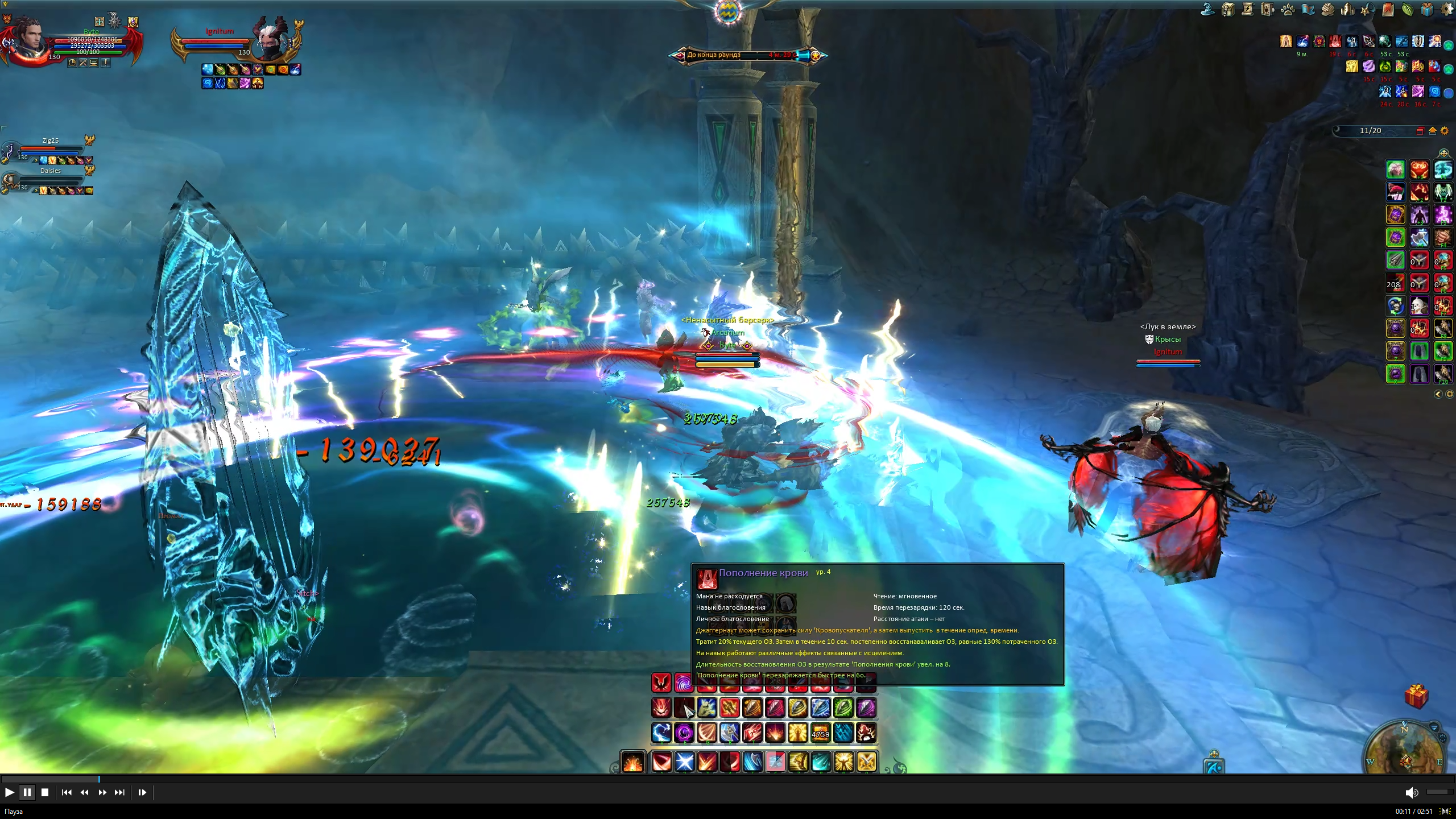Viewport: 1456px width, 819px height.
Task: Activate the blue lightning fist skill
Action: pyautogui.click(x=661, y=733)
